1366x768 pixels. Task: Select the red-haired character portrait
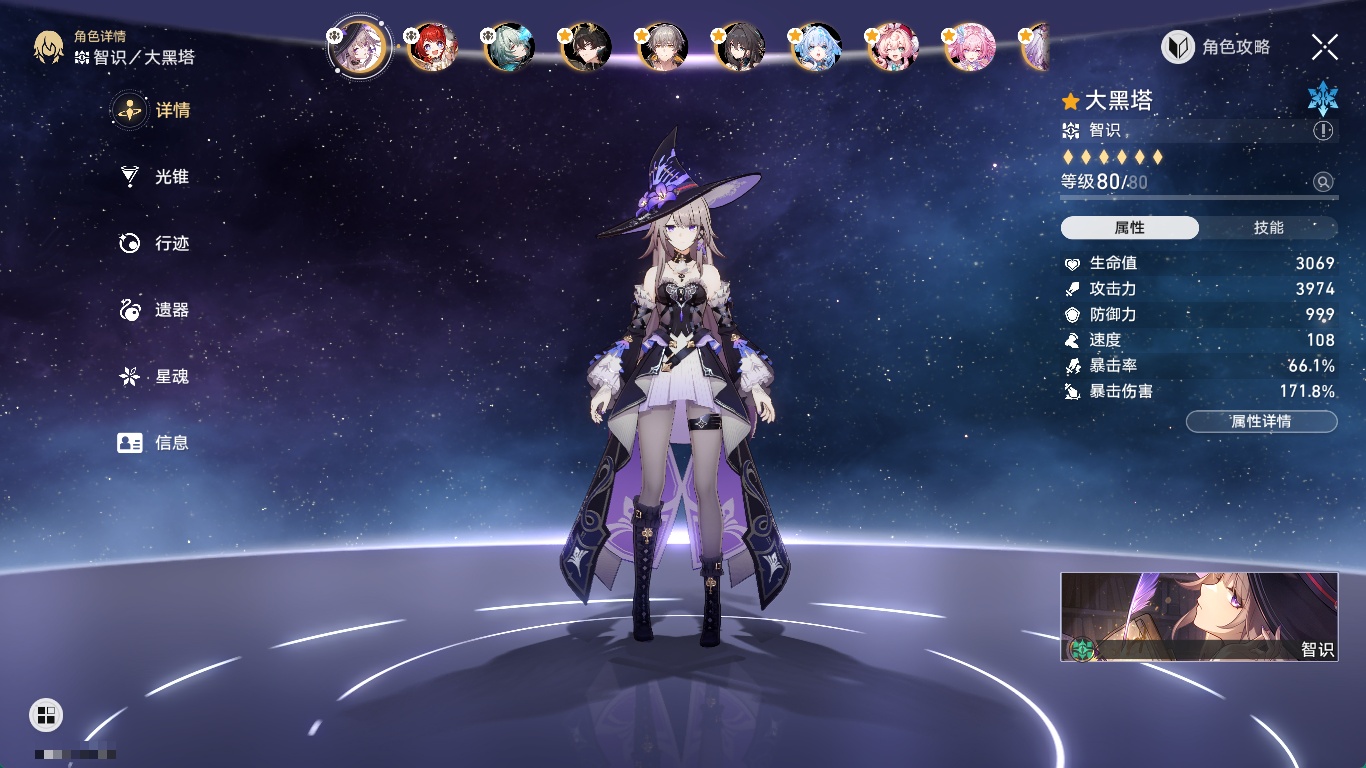pos(433,47)
